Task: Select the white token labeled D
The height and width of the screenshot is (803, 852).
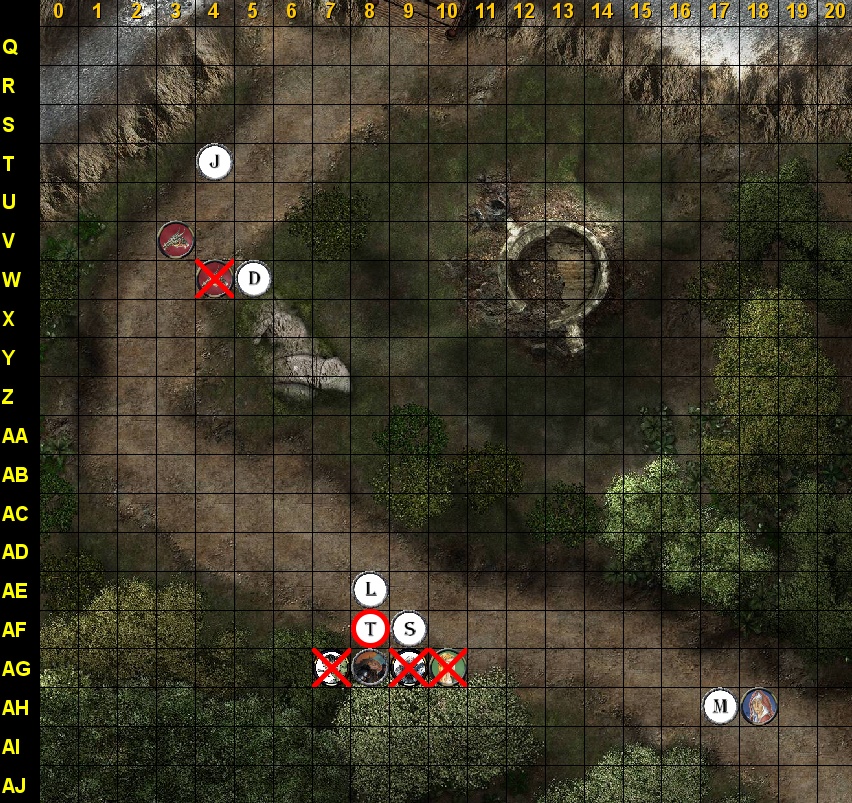Action: click(x=254, y=279)
